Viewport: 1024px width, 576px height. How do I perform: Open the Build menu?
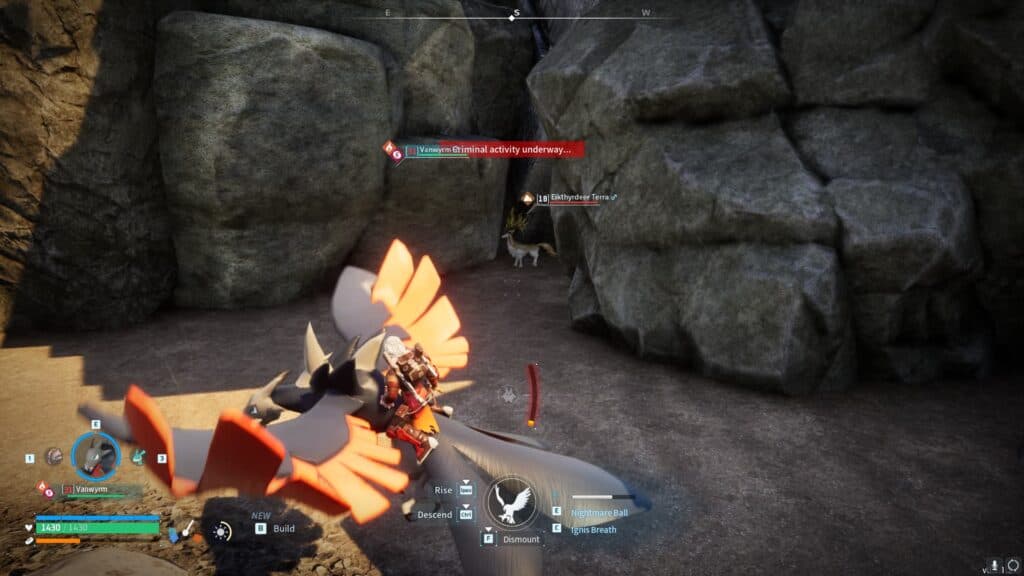tap(283, 528)
